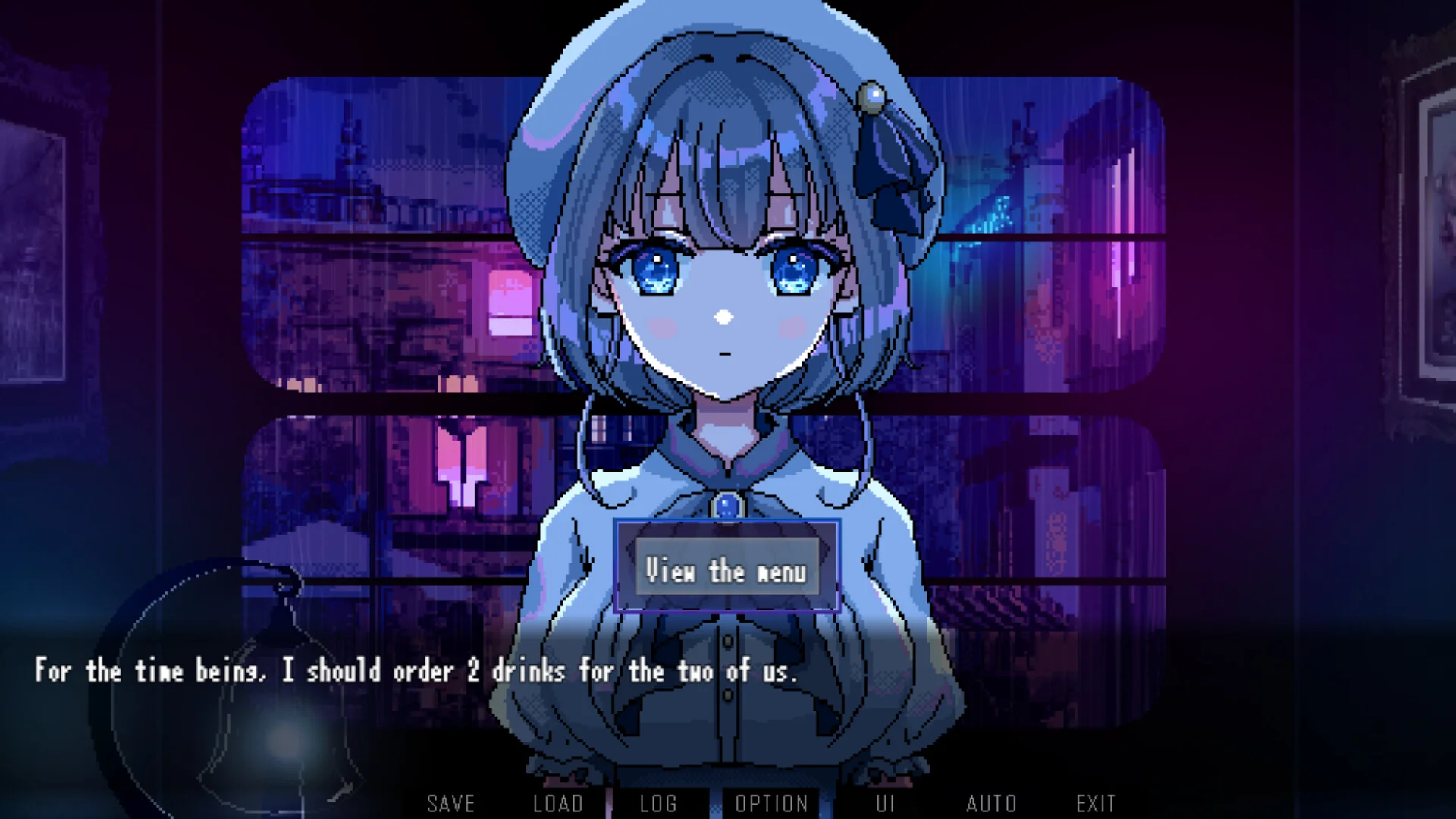Hide the interface using the UI button
This screenshot has height=819, width=1456.
click(x=884, y=803)
